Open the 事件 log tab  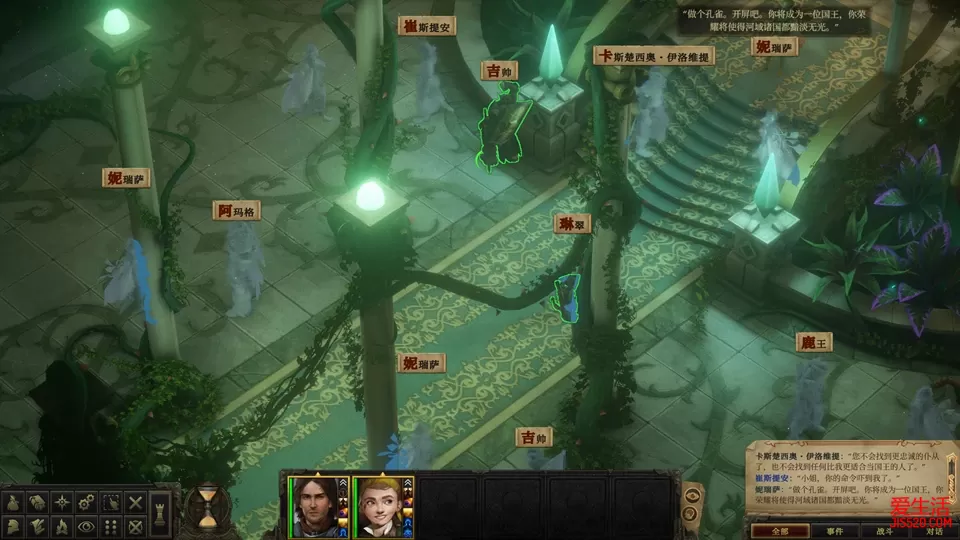[x=834, y=531]
